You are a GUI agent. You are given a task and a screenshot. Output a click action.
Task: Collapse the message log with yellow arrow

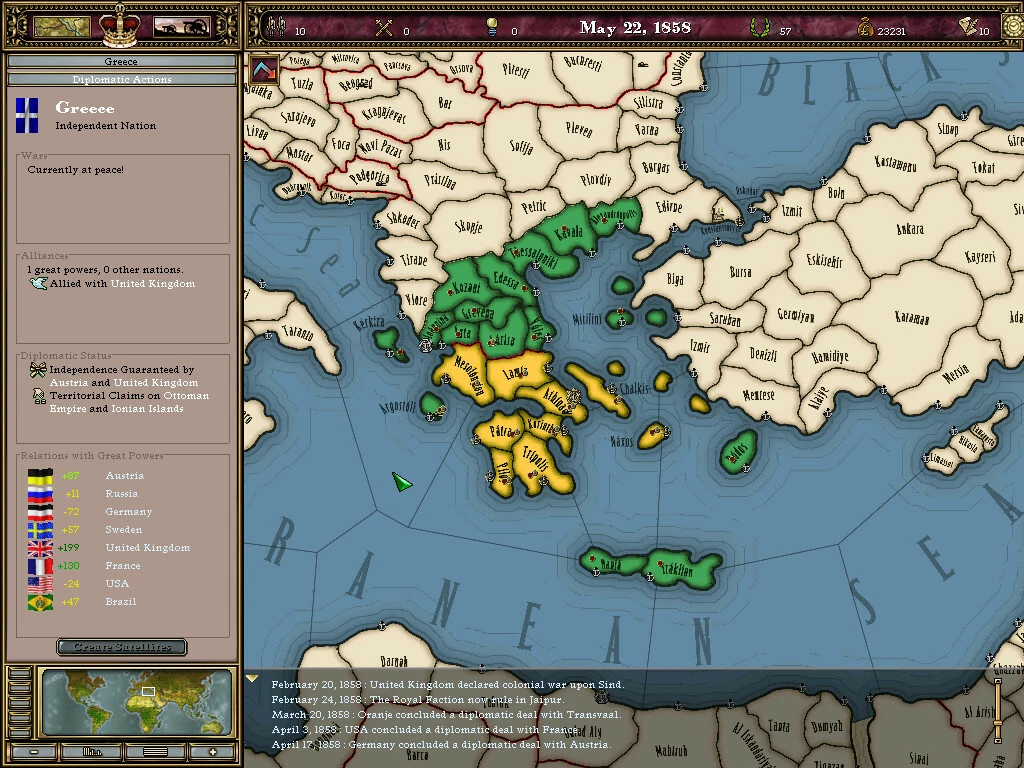click(x=253, y=679)
